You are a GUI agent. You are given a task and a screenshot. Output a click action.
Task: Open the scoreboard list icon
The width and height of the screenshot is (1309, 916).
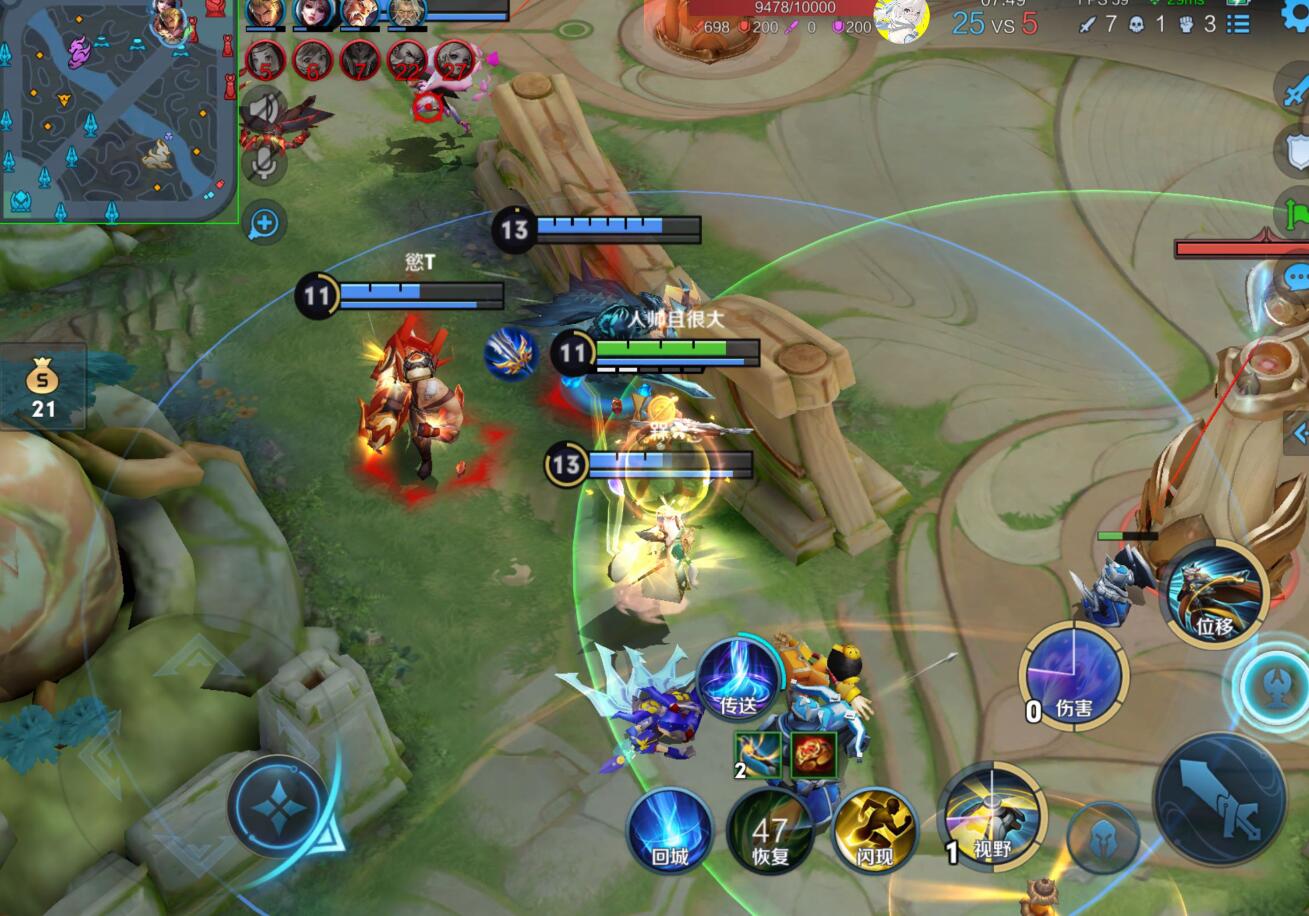(x=1238, y=24)
